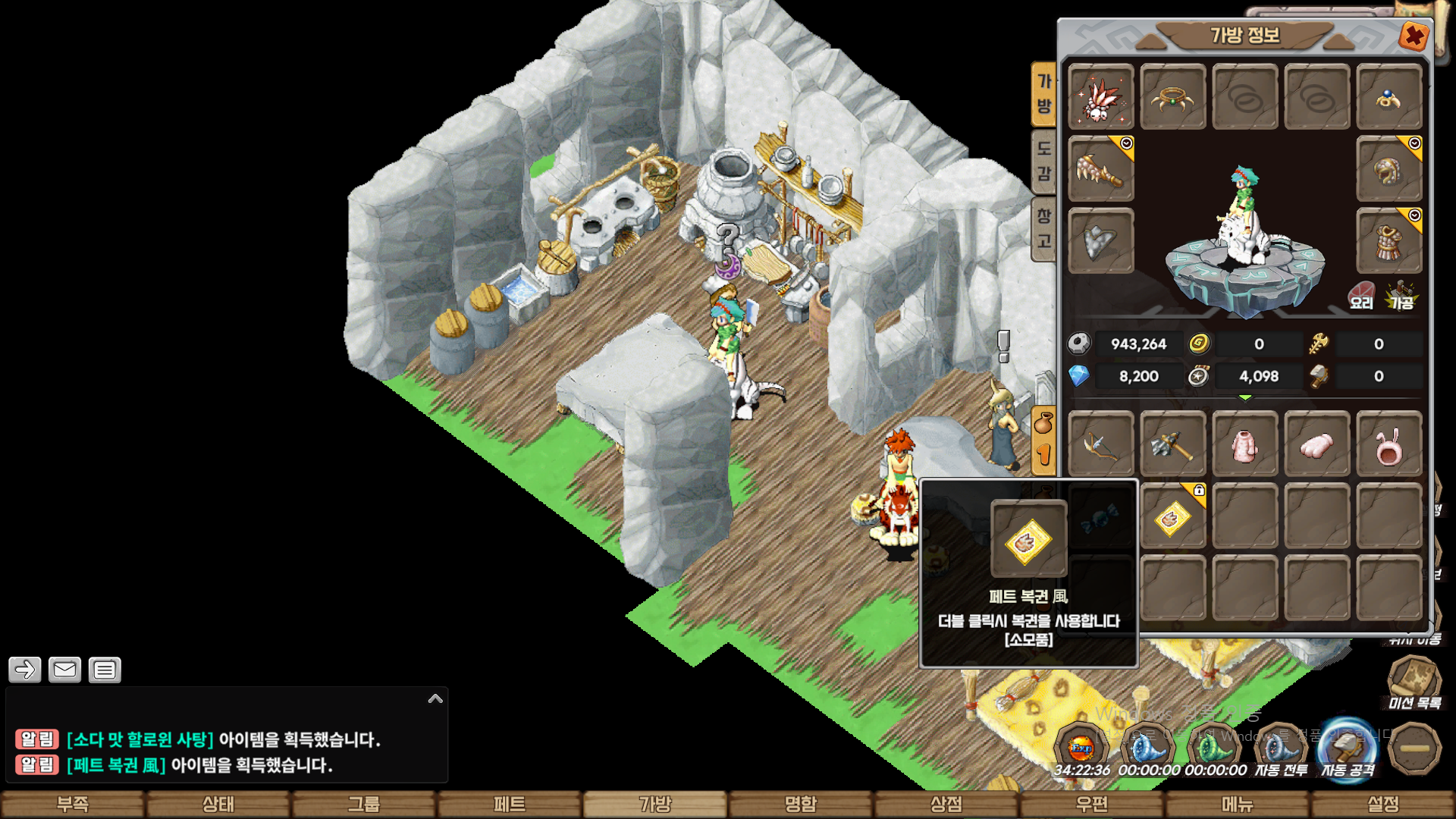Open the 미션 목록 mission list

[x=1414, y=682]
